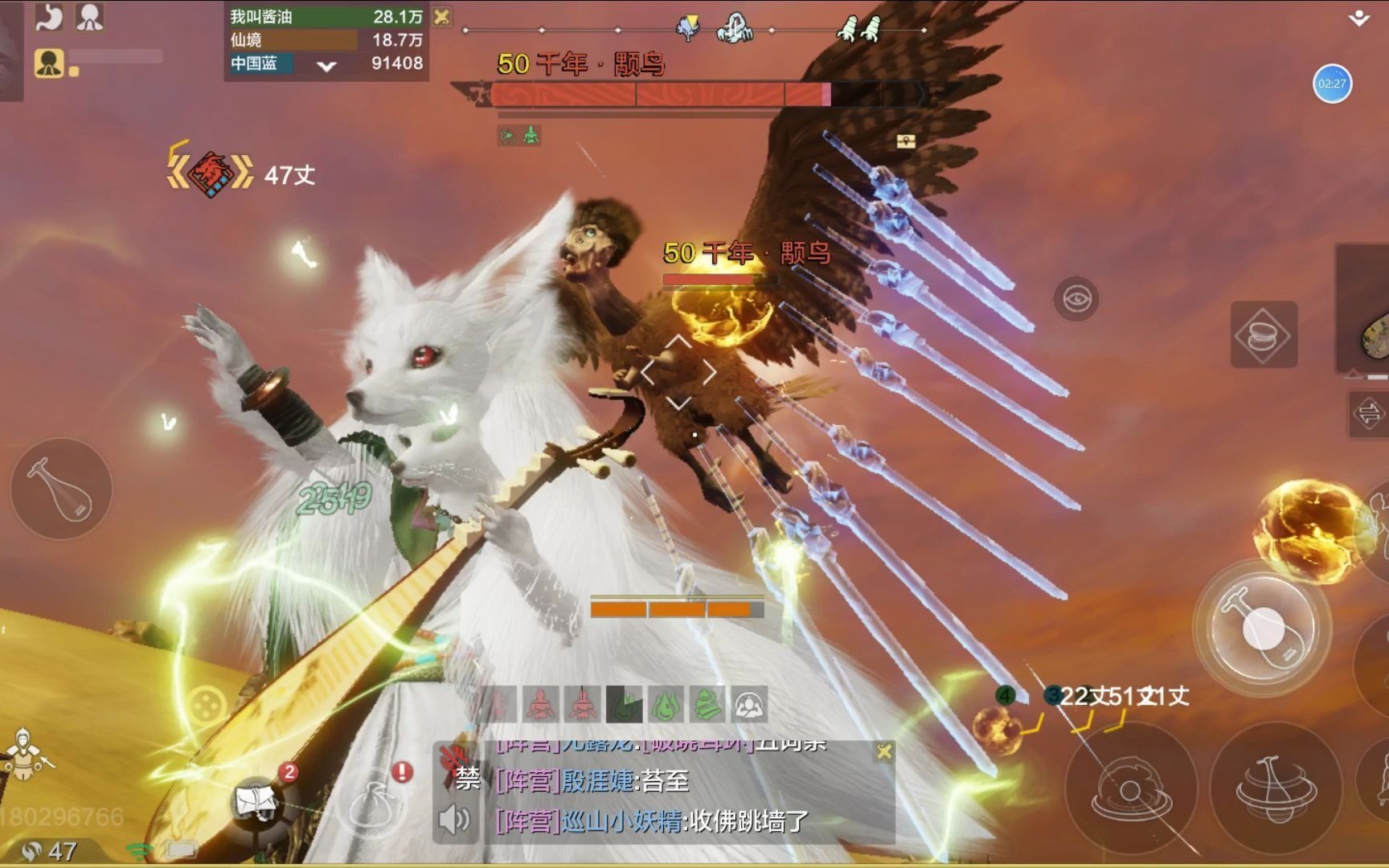Screen dimensions: 1389x868
Task: Toggle the eye visibility button
Action: (x=1076, y=299)
